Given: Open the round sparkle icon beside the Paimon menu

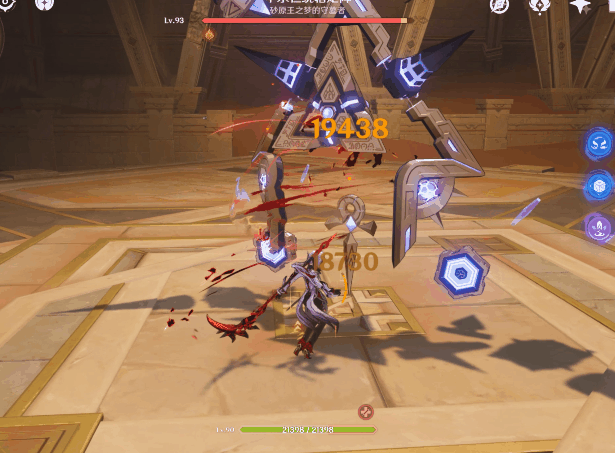Looking at the screenshot, I should point(44,4).
